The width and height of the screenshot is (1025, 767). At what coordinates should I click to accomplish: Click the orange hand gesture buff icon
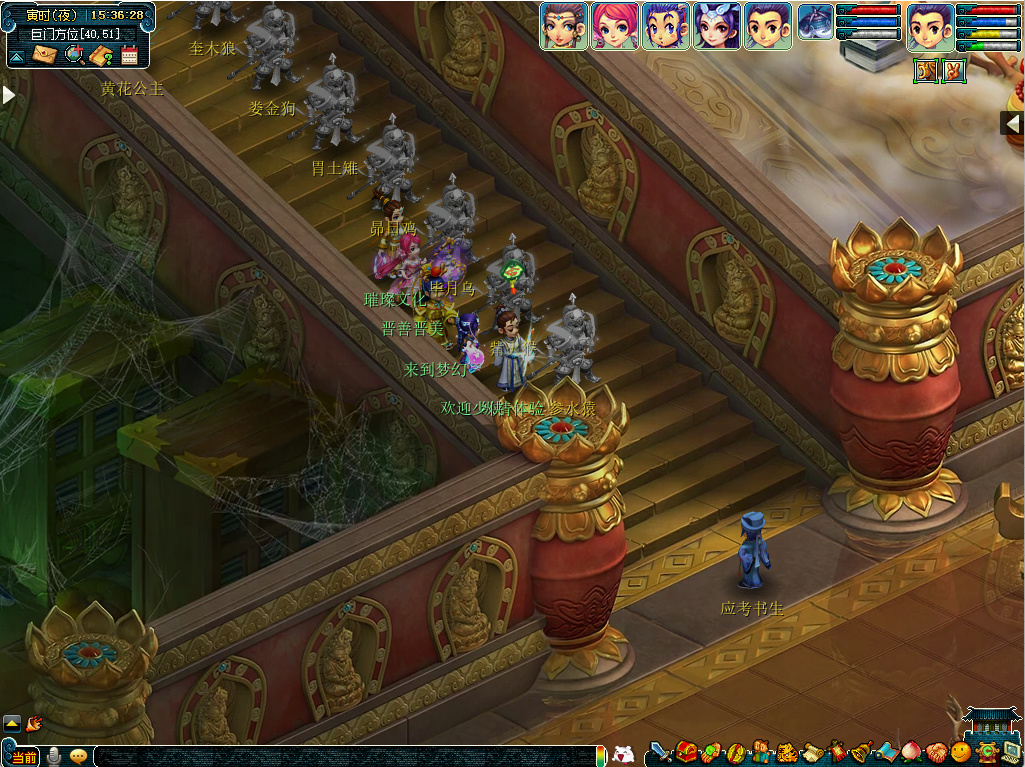(x=954, y=71)
